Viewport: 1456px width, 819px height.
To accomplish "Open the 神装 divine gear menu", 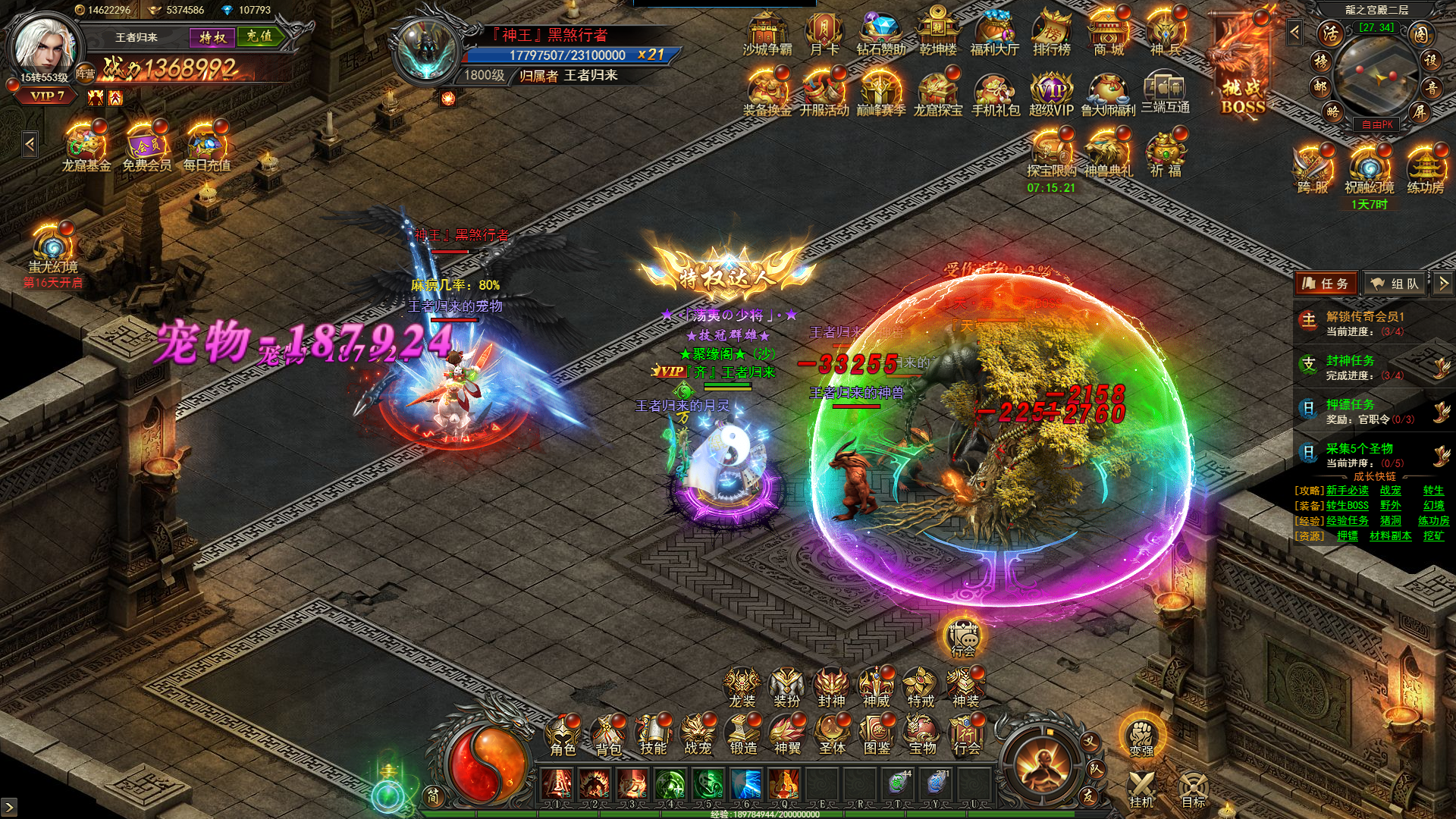I will 965,686.
